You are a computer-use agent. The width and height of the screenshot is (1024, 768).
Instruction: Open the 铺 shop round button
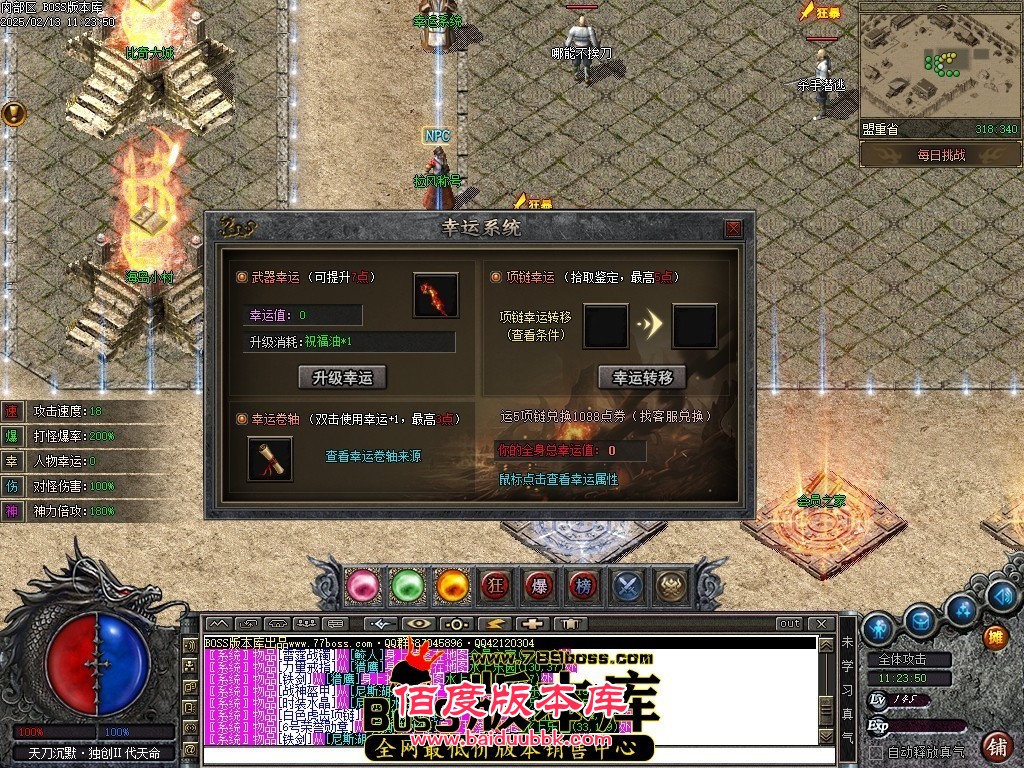996,746
